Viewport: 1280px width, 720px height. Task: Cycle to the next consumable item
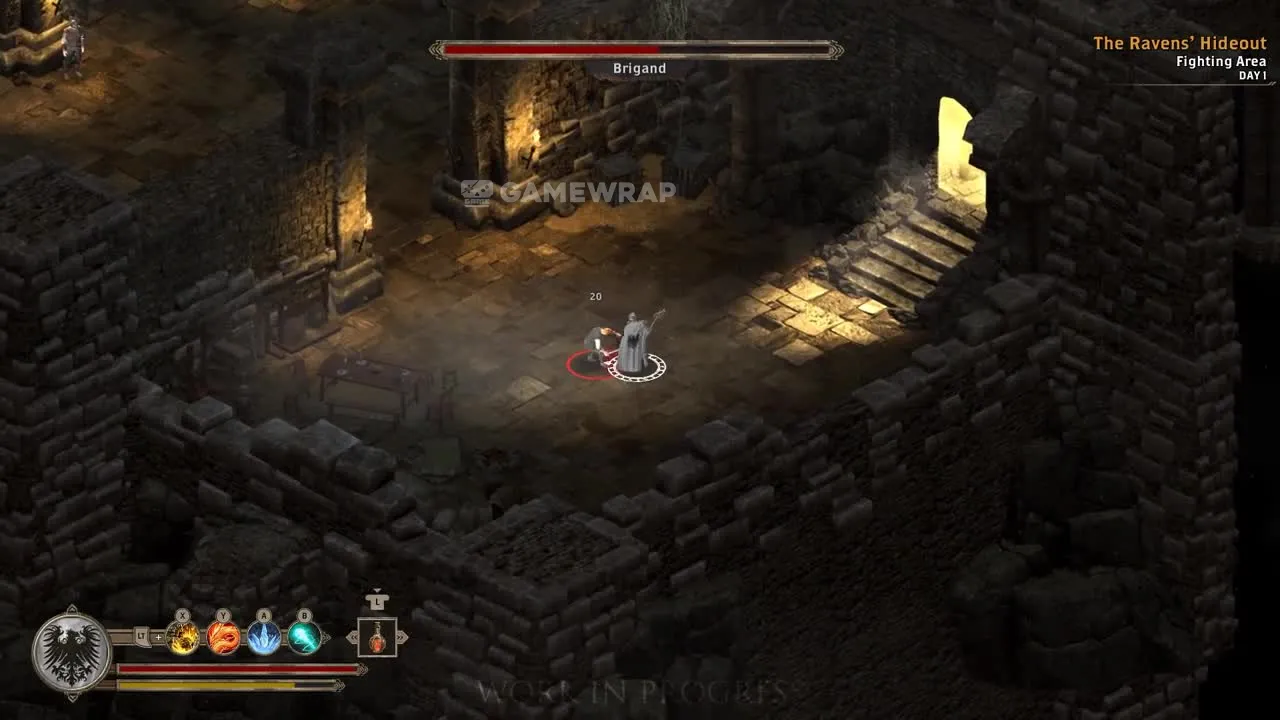coord(403,637)
